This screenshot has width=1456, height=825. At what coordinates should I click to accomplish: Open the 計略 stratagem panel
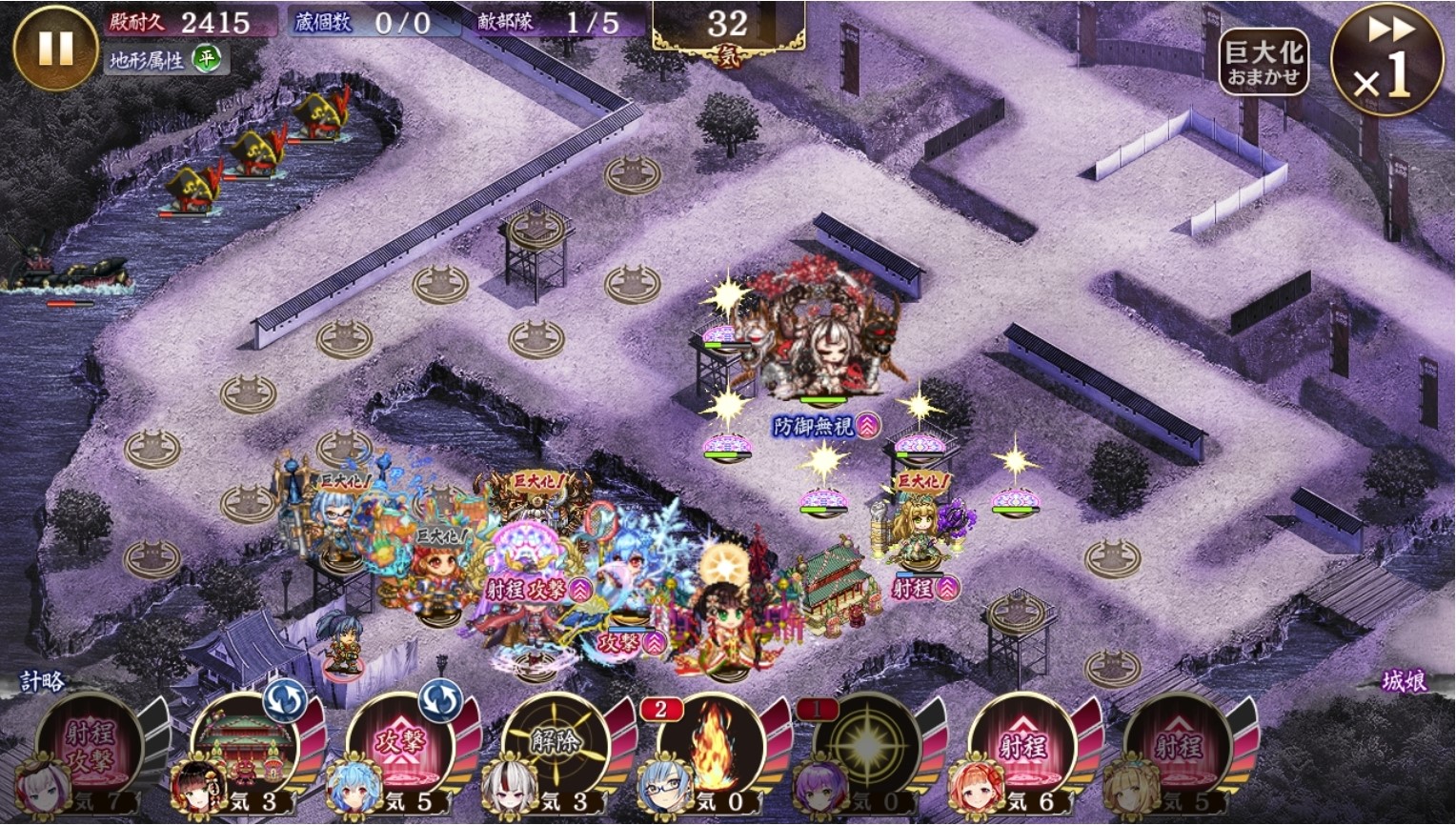(x=43, y=682)
